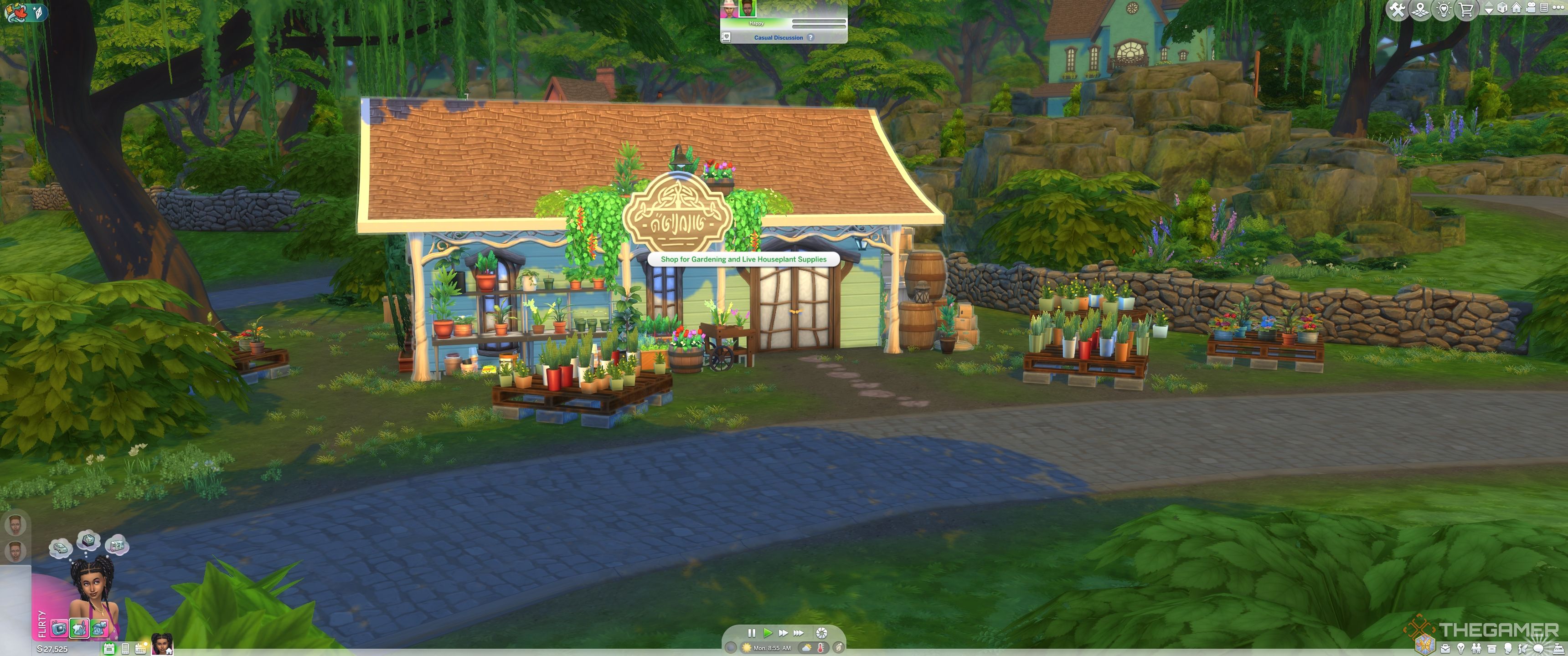This screenshot has height=656, width=1568.
Task: Open the three-dots game options menu
Action: (x=1559, y=8)
